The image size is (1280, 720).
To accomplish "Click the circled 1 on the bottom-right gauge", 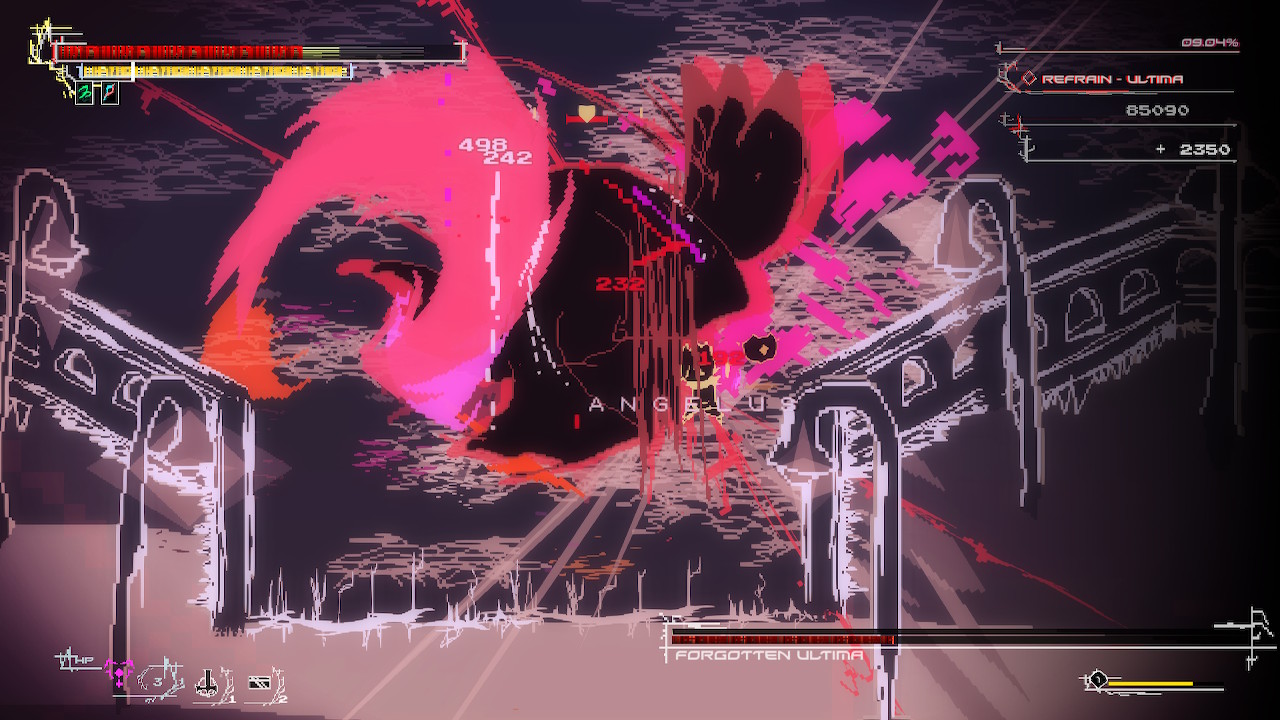I will pyautogui.click(x=1098, y=679).
